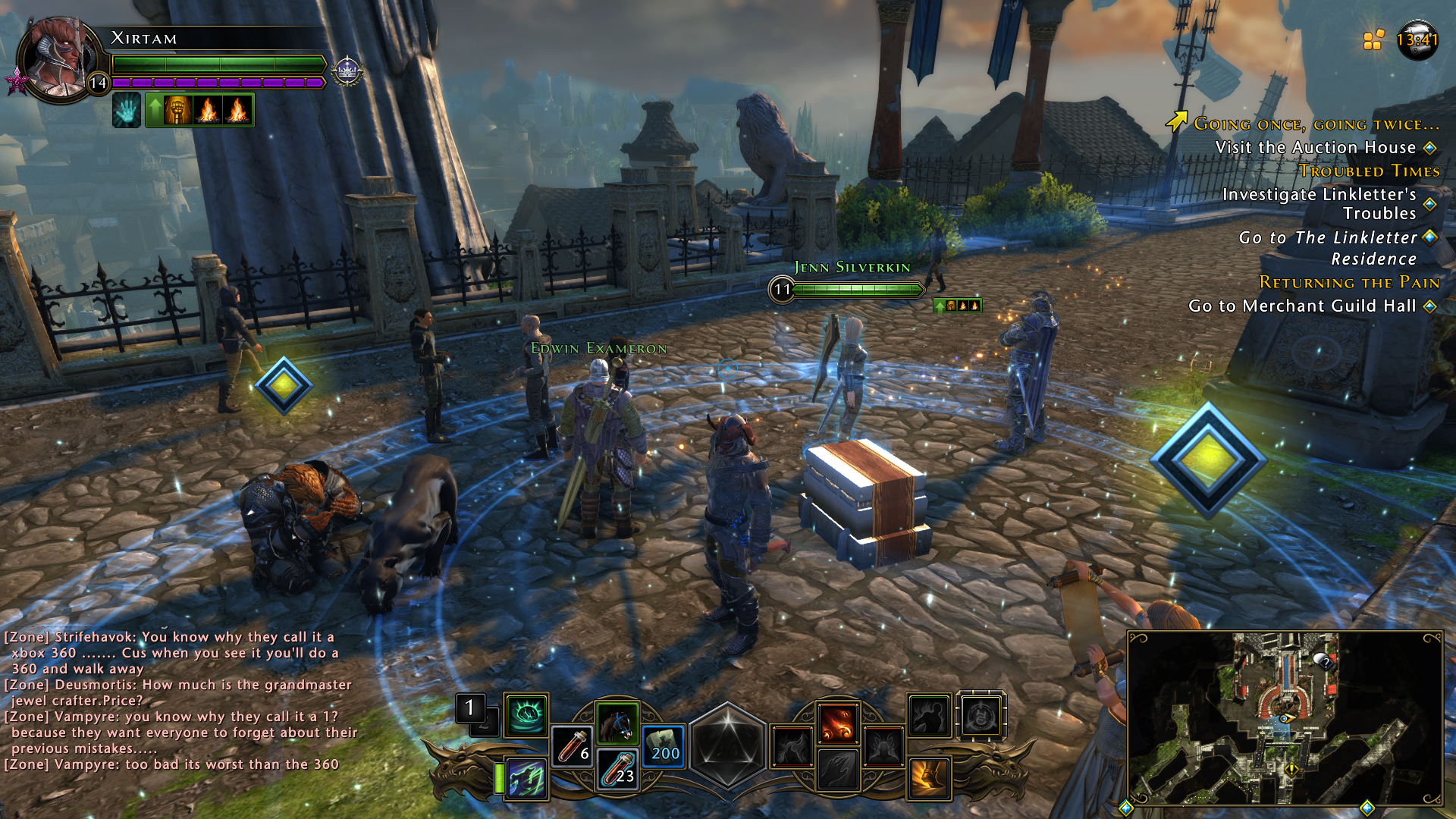The image size is (1456, 819).
Task: Toggle tracking for Investigate Linkletter's Troubles
Action: click(1429, 204)
